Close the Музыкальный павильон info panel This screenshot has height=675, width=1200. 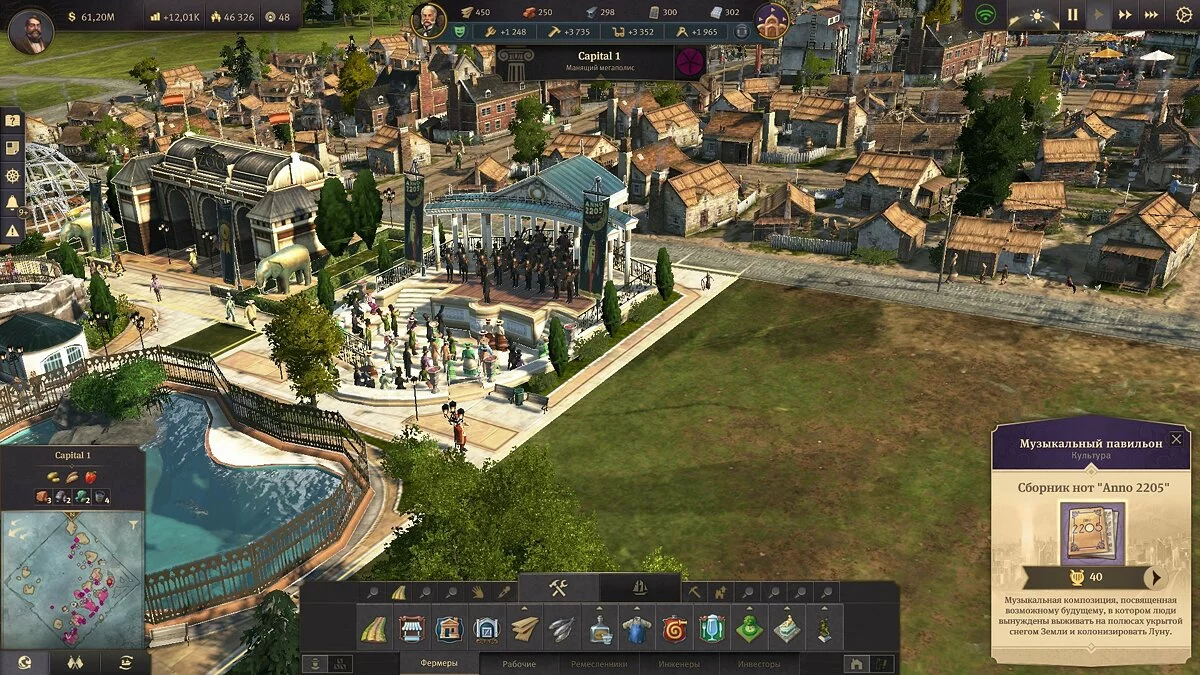1176,439
